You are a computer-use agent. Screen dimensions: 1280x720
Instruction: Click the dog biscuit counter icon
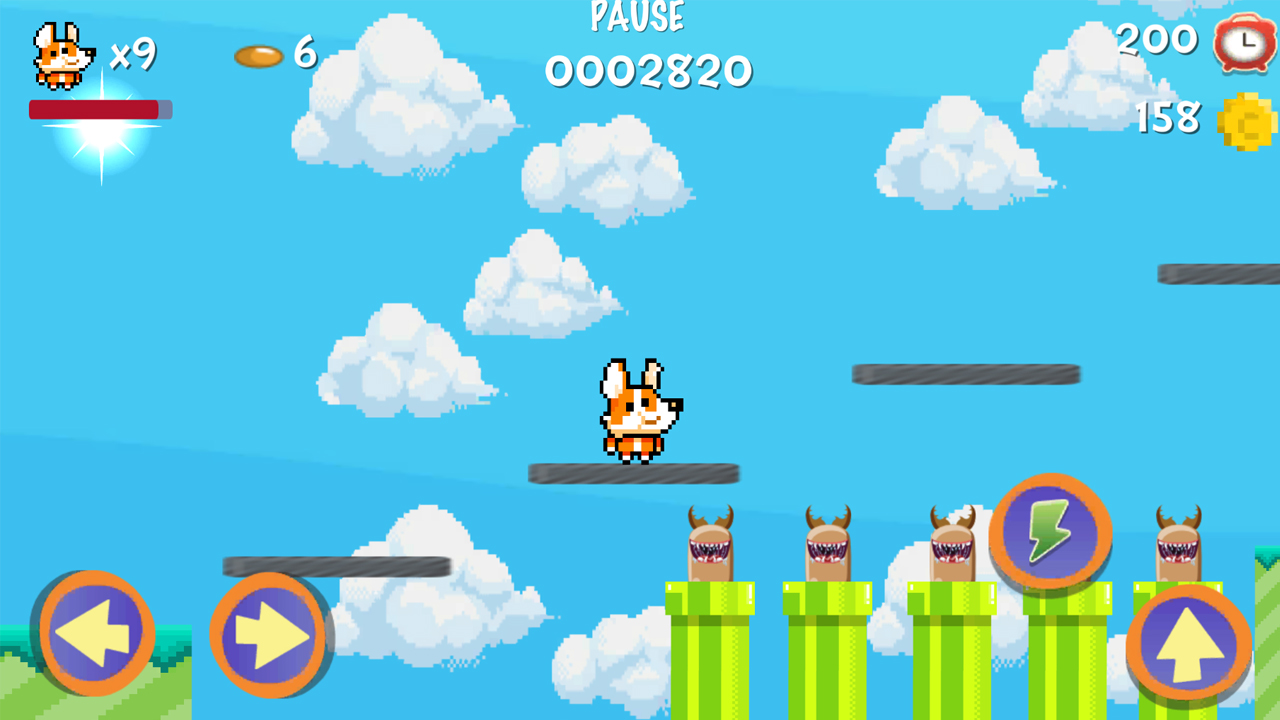tap(258, 54)
